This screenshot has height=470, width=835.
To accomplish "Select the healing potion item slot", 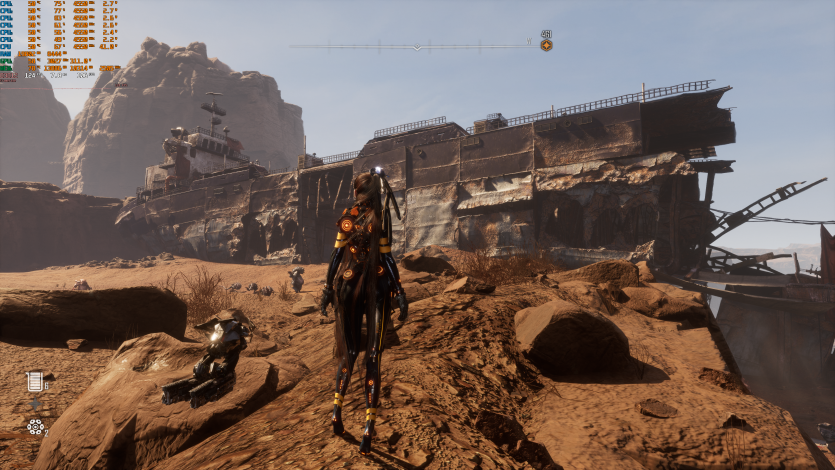I will [x=36, y=381].
